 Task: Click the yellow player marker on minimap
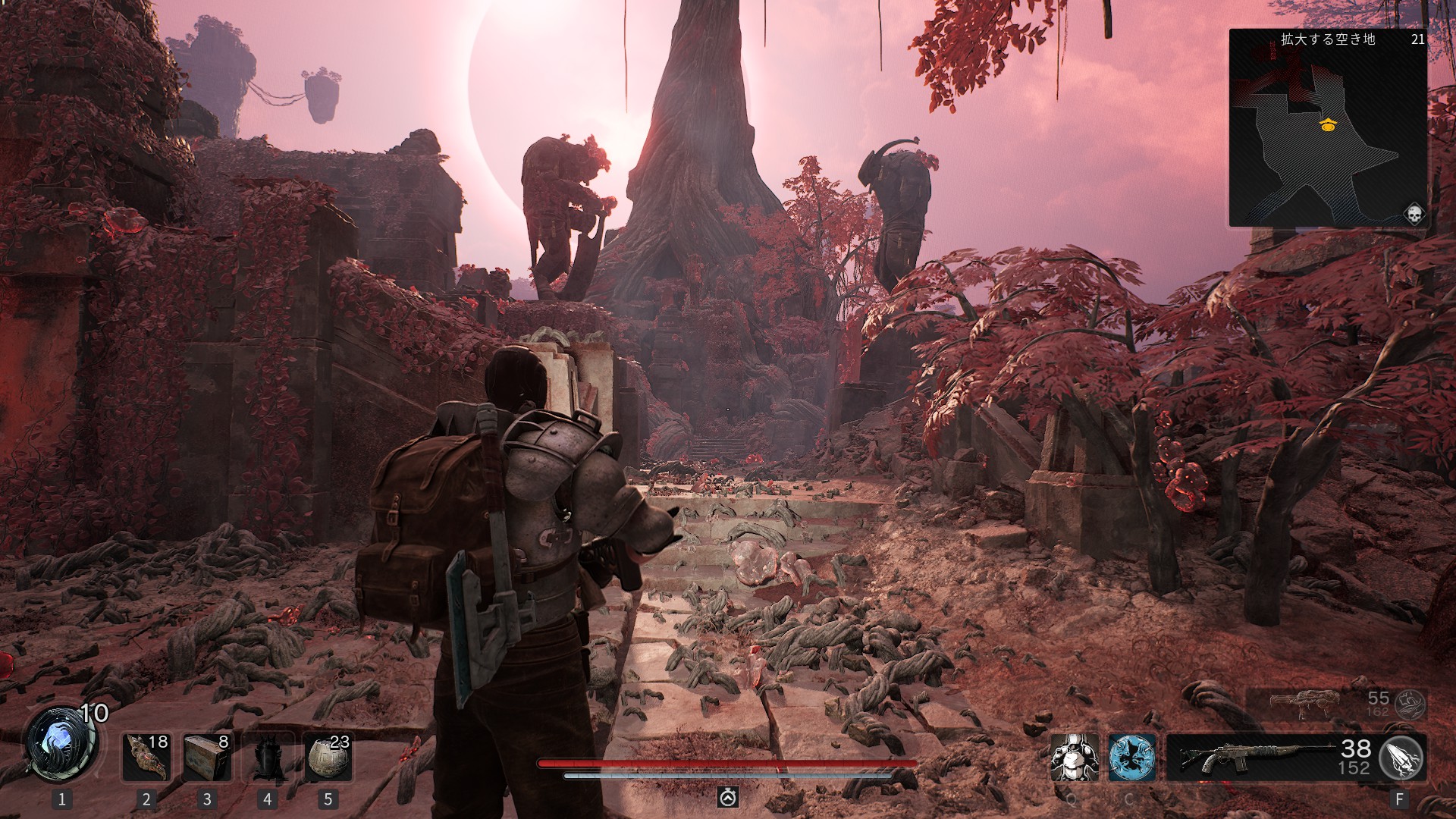click(1327, 125)
